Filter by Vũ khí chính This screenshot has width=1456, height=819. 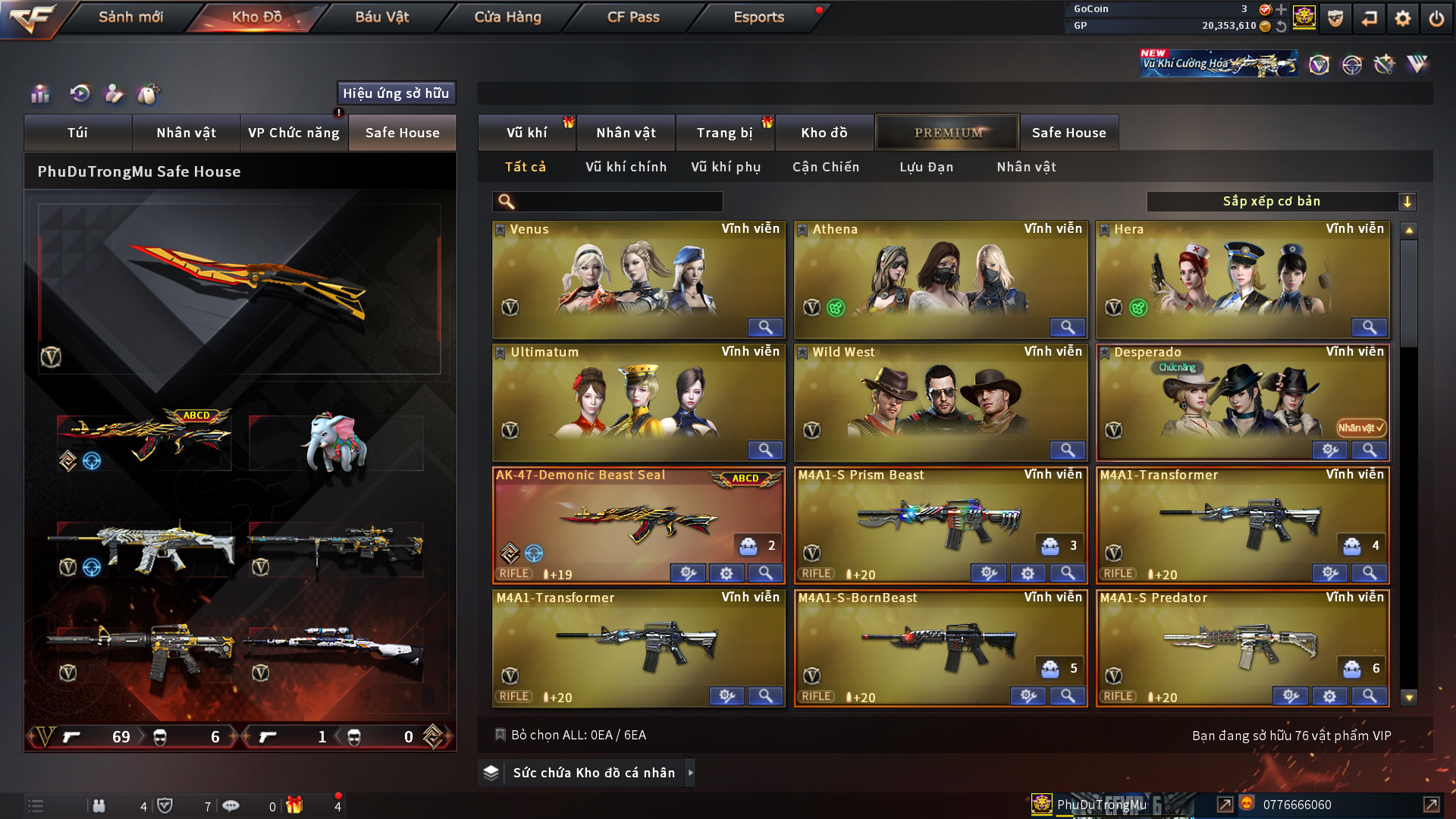[626, 167]
